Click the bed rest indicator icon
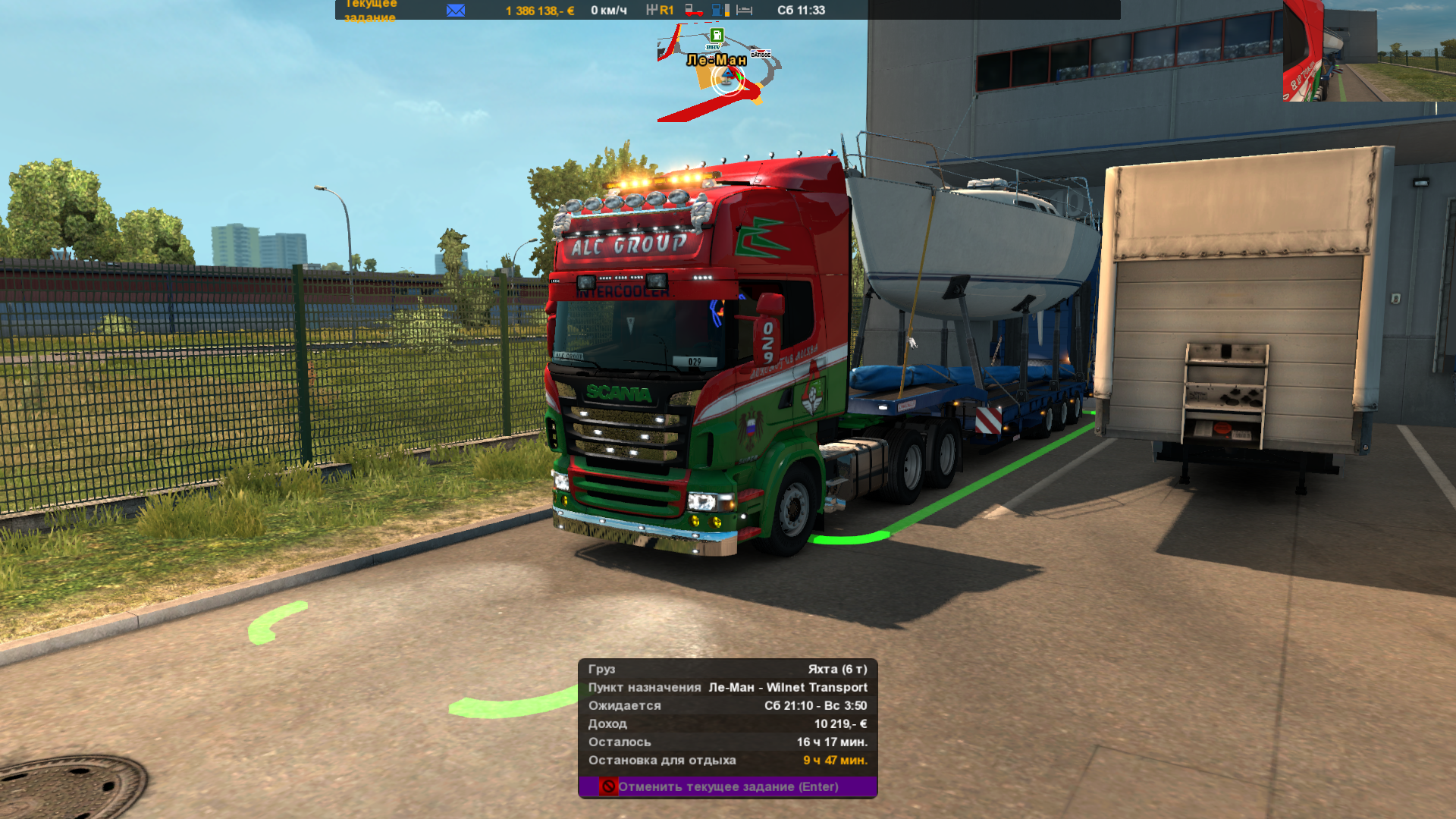 coord(745,10)
